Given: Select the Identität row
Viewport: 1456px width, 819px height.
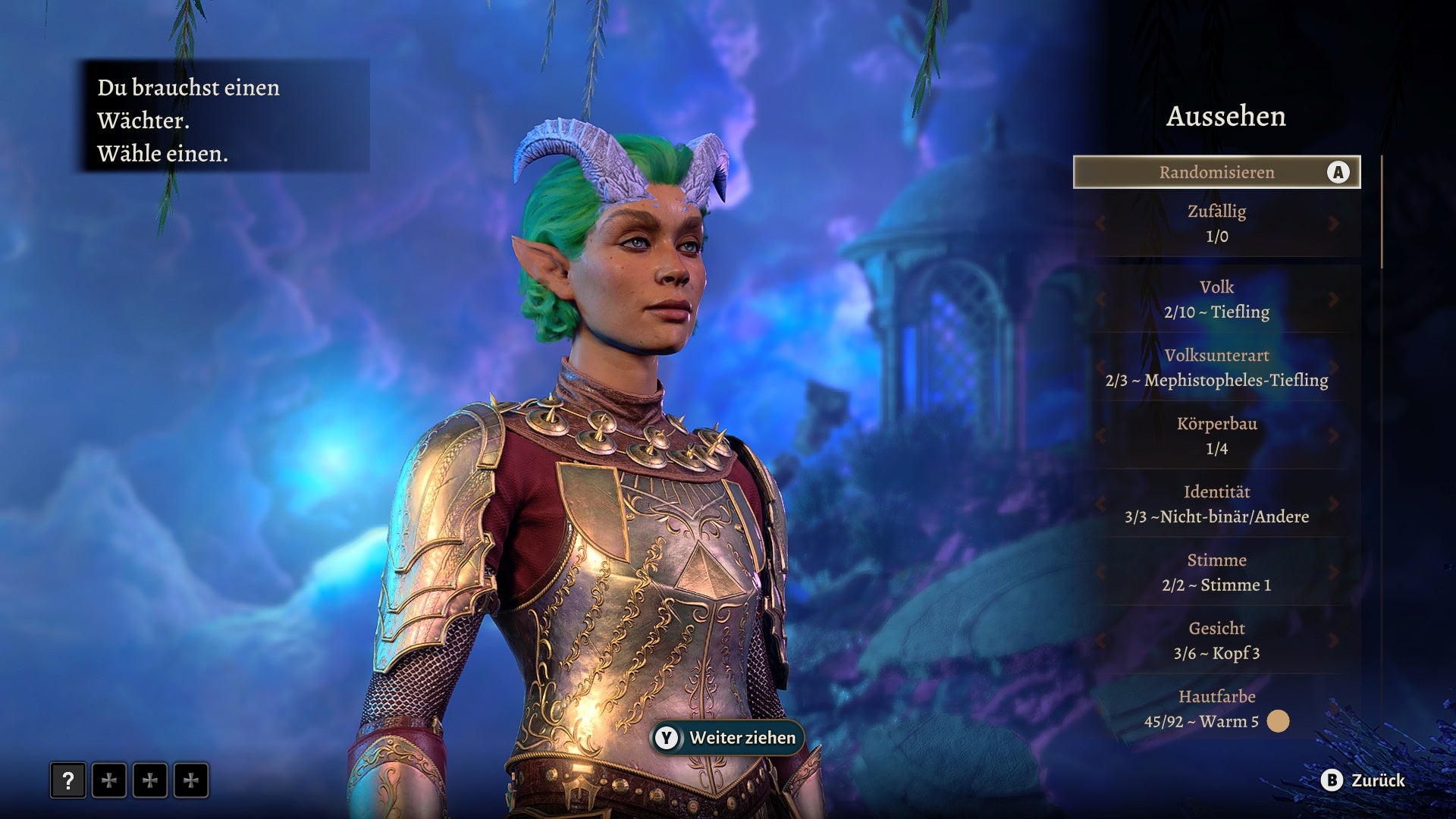Looking at the screenshot, I should (x=1216, y=504).
